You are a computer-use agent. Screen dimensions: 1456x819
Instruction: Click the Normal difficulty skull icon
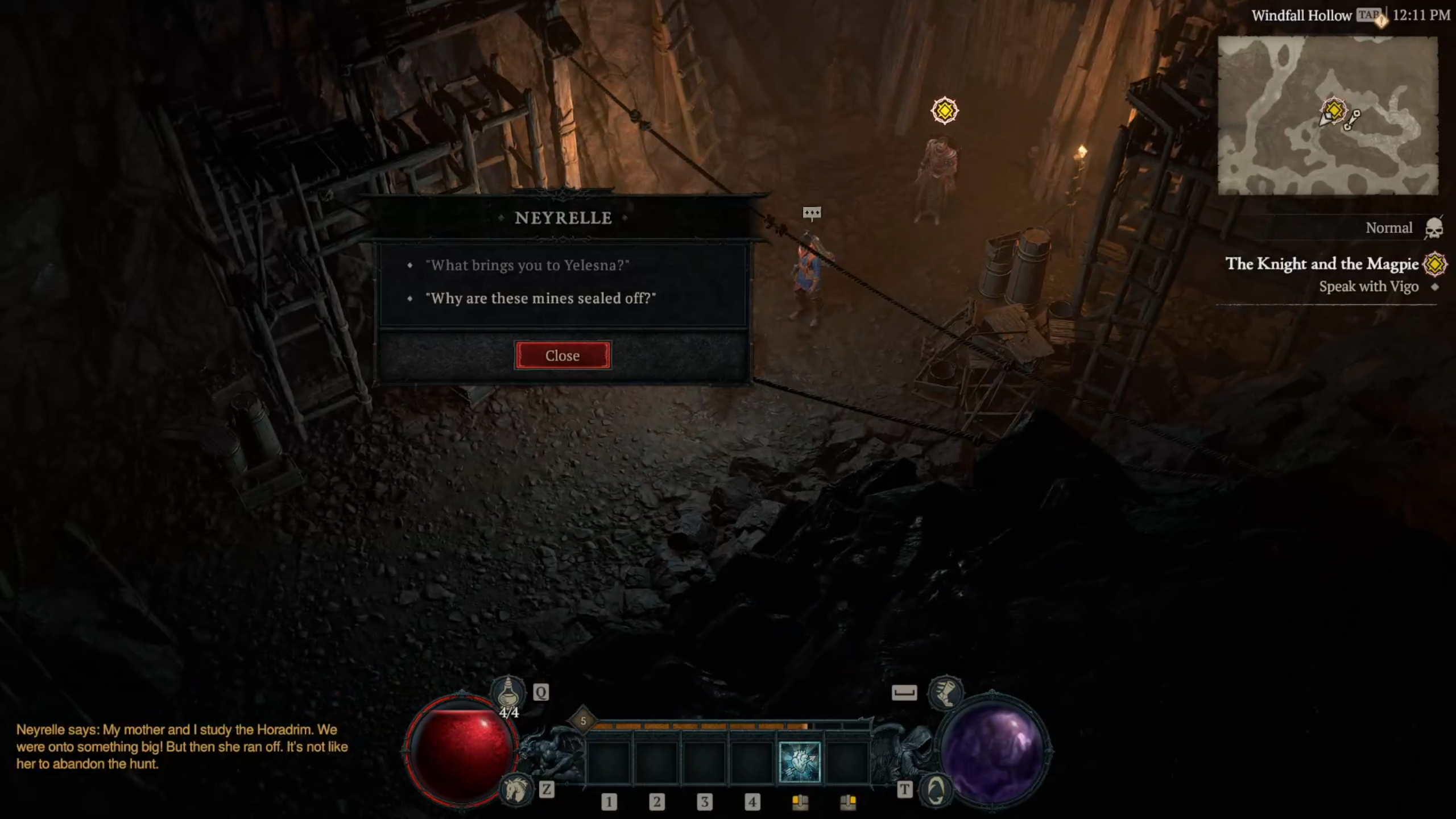(x=1434, y=228)
